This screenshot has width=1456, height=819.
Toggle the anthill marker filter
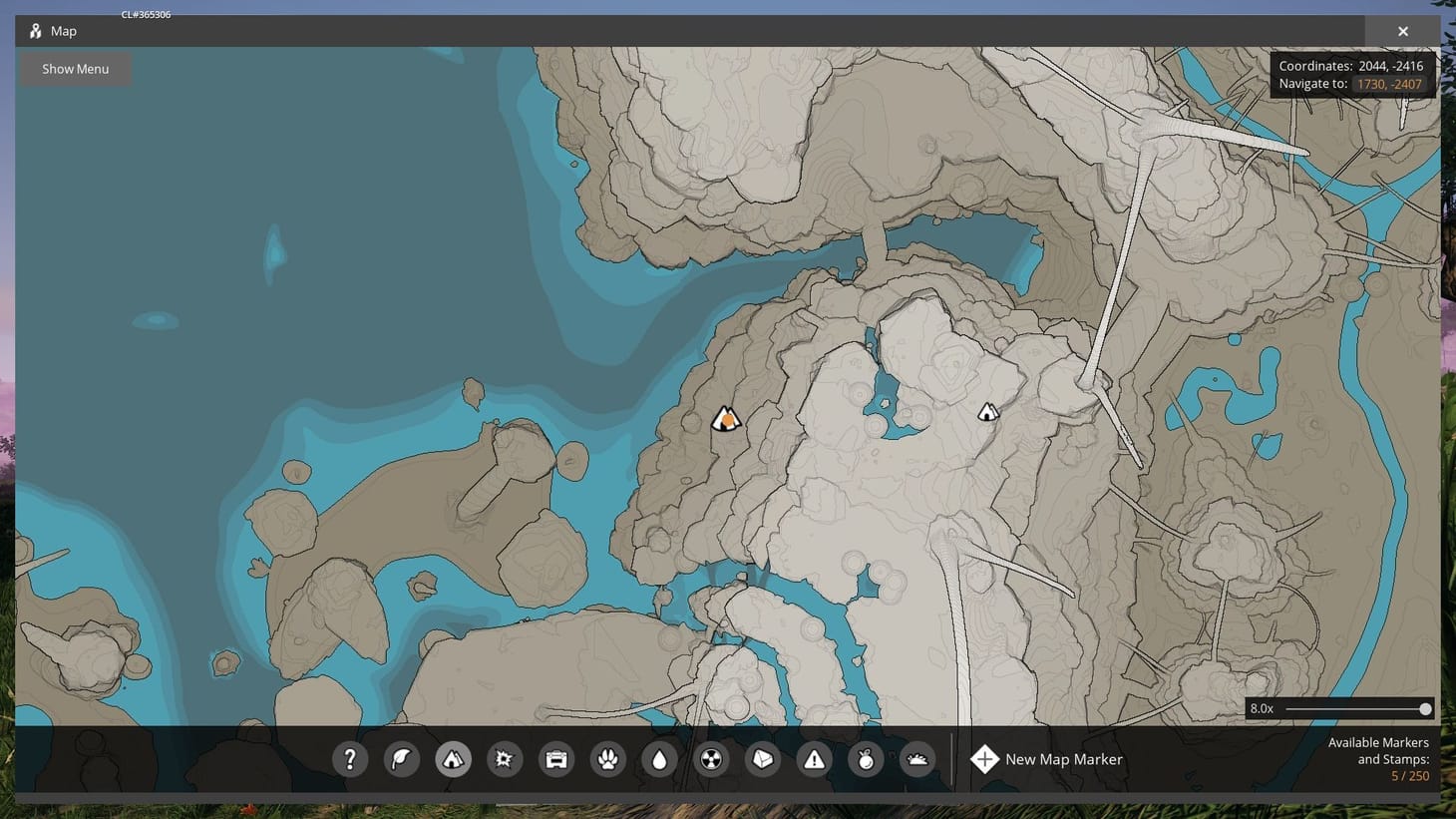[x=917, y=759]
